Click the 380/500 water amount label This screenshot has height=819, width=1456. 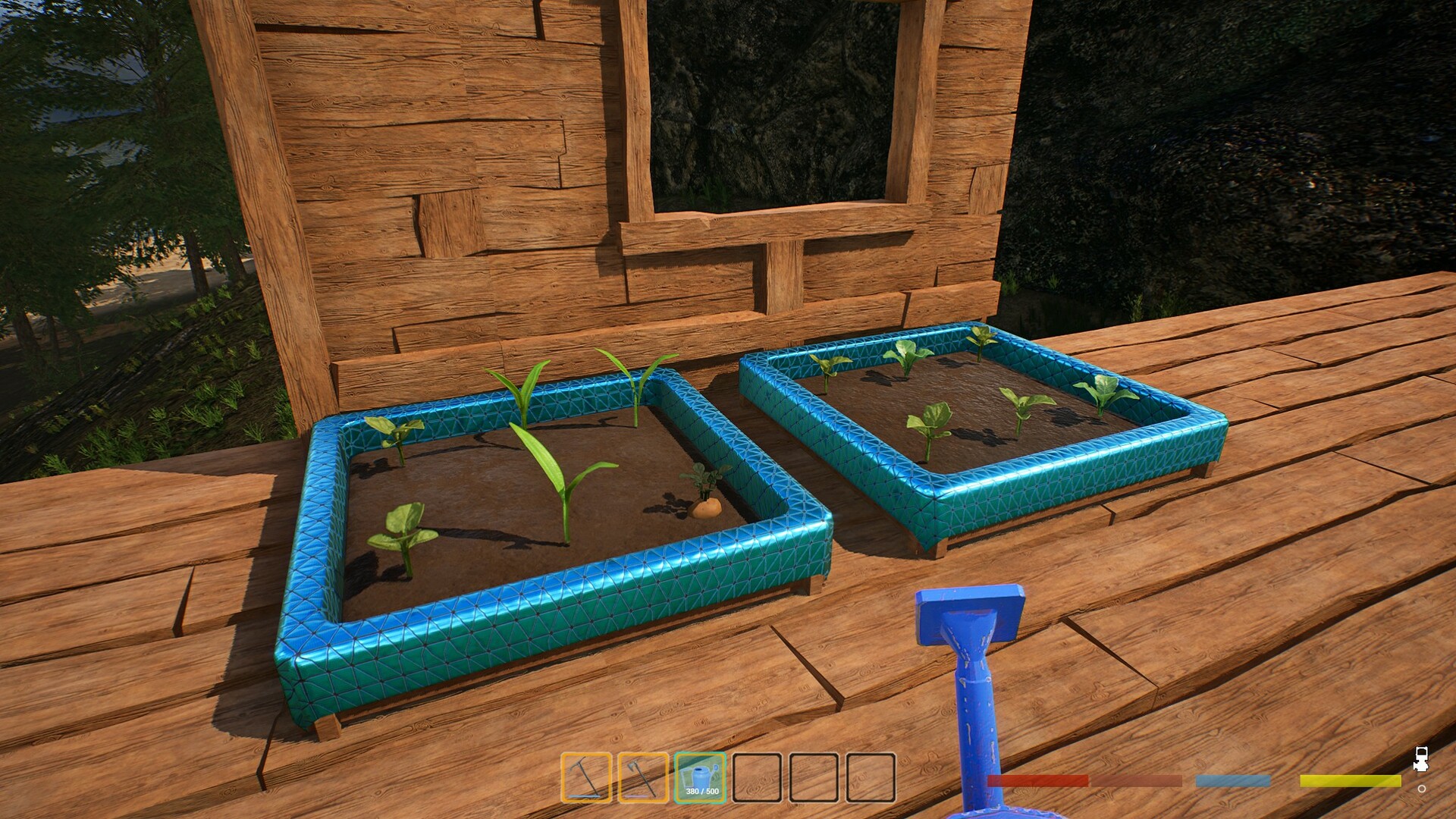pyautogui.click(x=702, y=792)
